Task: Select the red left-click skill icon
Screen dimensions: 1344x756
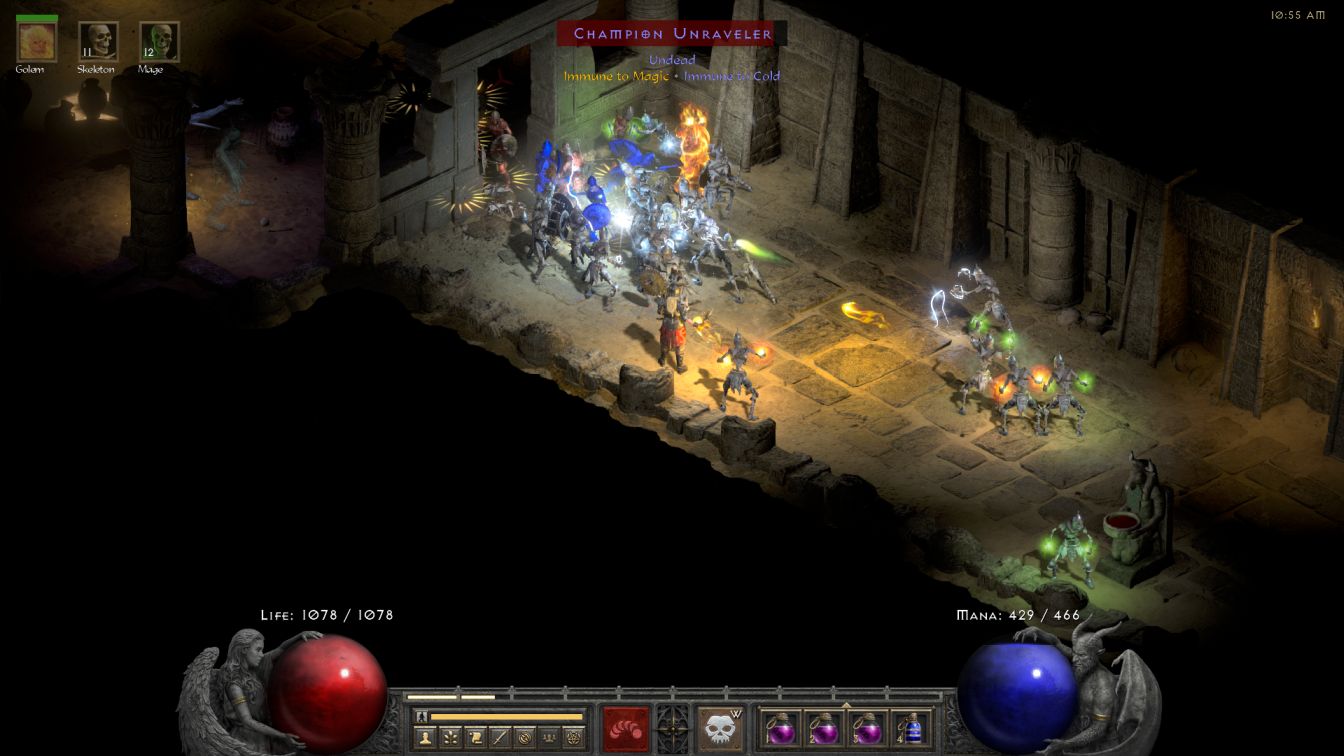Action: pyautogui.click(x=625, y=728)
